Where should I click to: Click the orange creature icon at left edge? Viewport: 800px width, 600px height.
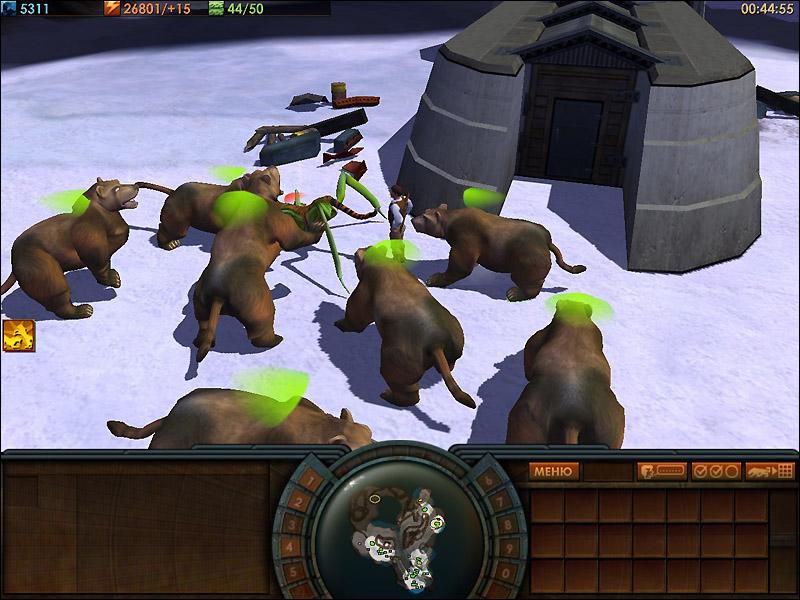click(19, 336)
